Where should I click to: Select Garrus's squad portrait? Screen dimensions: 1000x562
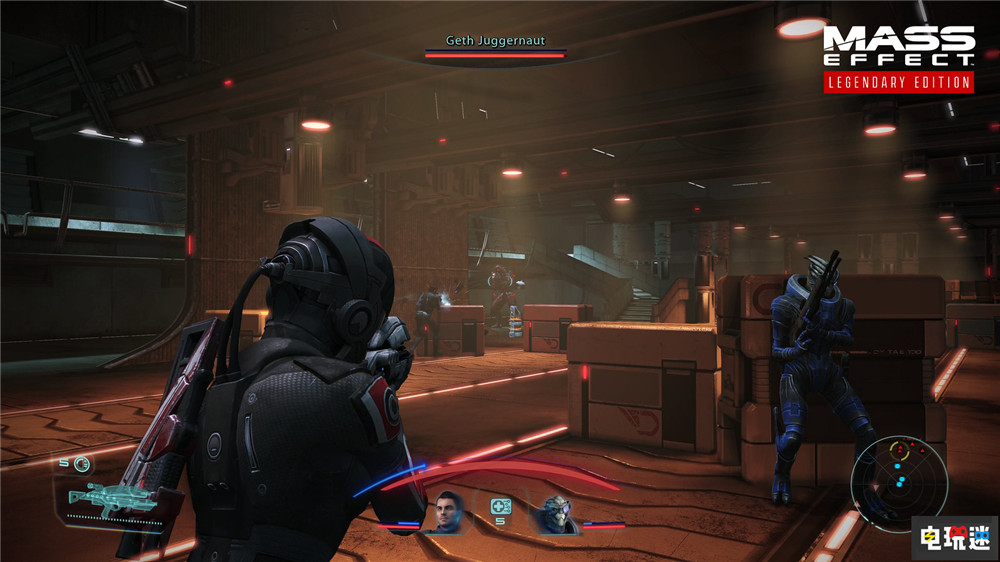tap(553, 512)
